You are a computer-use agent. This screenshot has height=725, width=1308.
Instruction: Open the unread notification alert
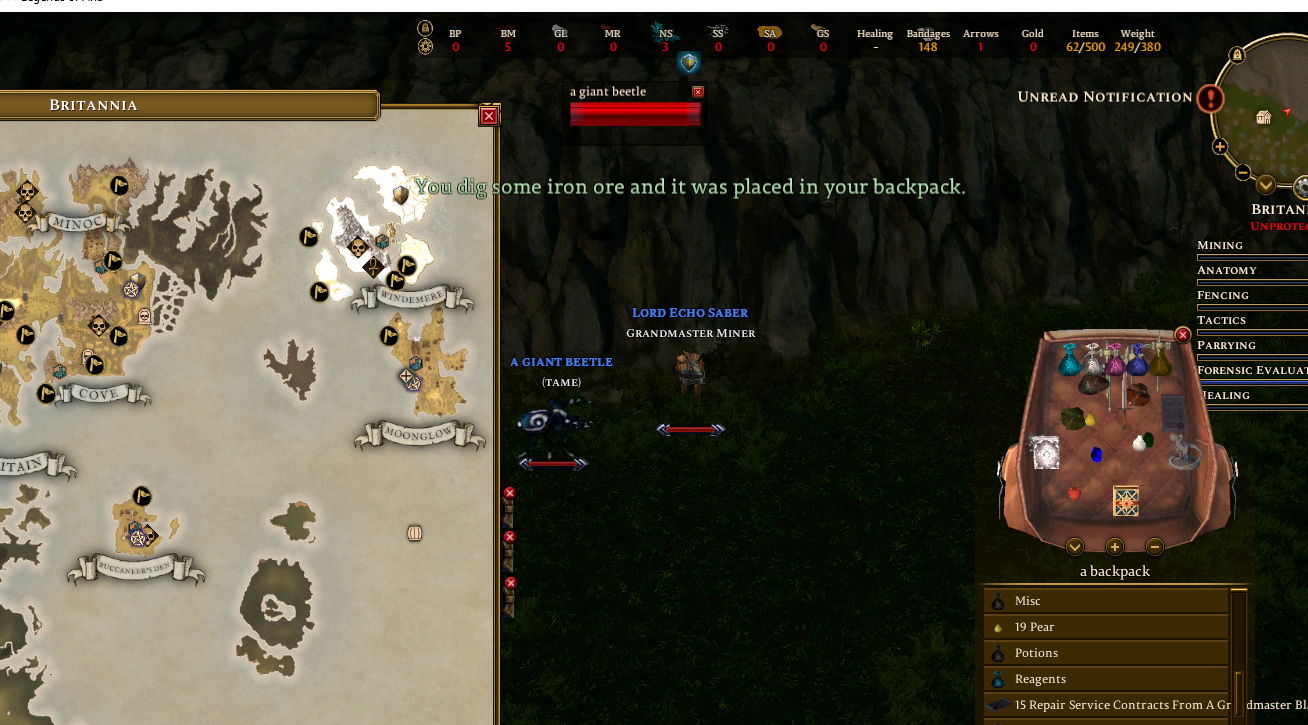pos(1210,98)
